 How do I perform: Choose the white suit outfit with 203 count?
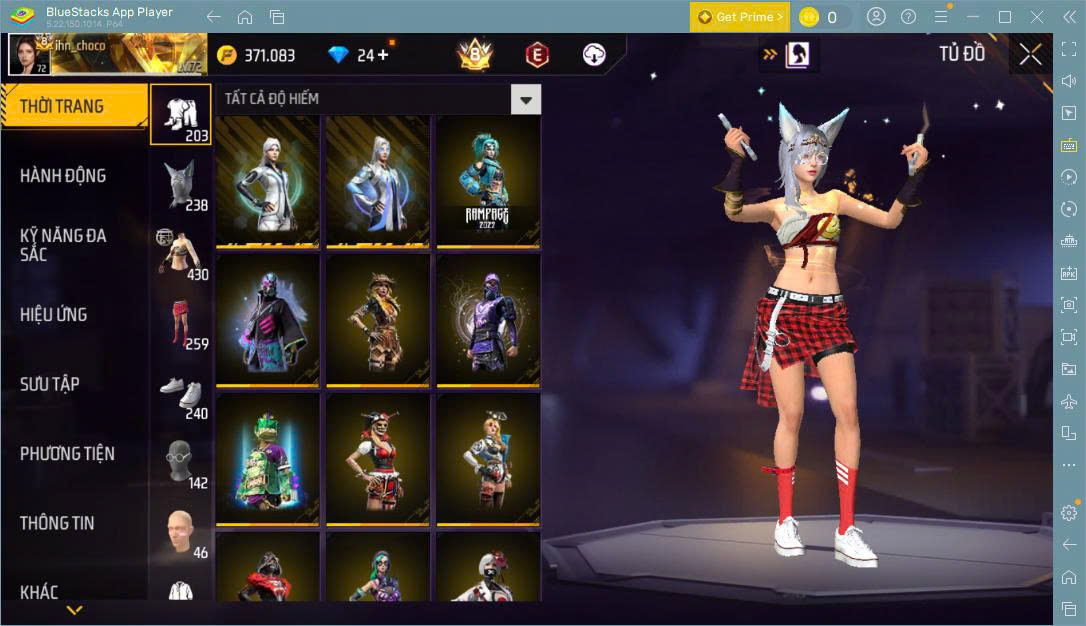click(181, 114)
